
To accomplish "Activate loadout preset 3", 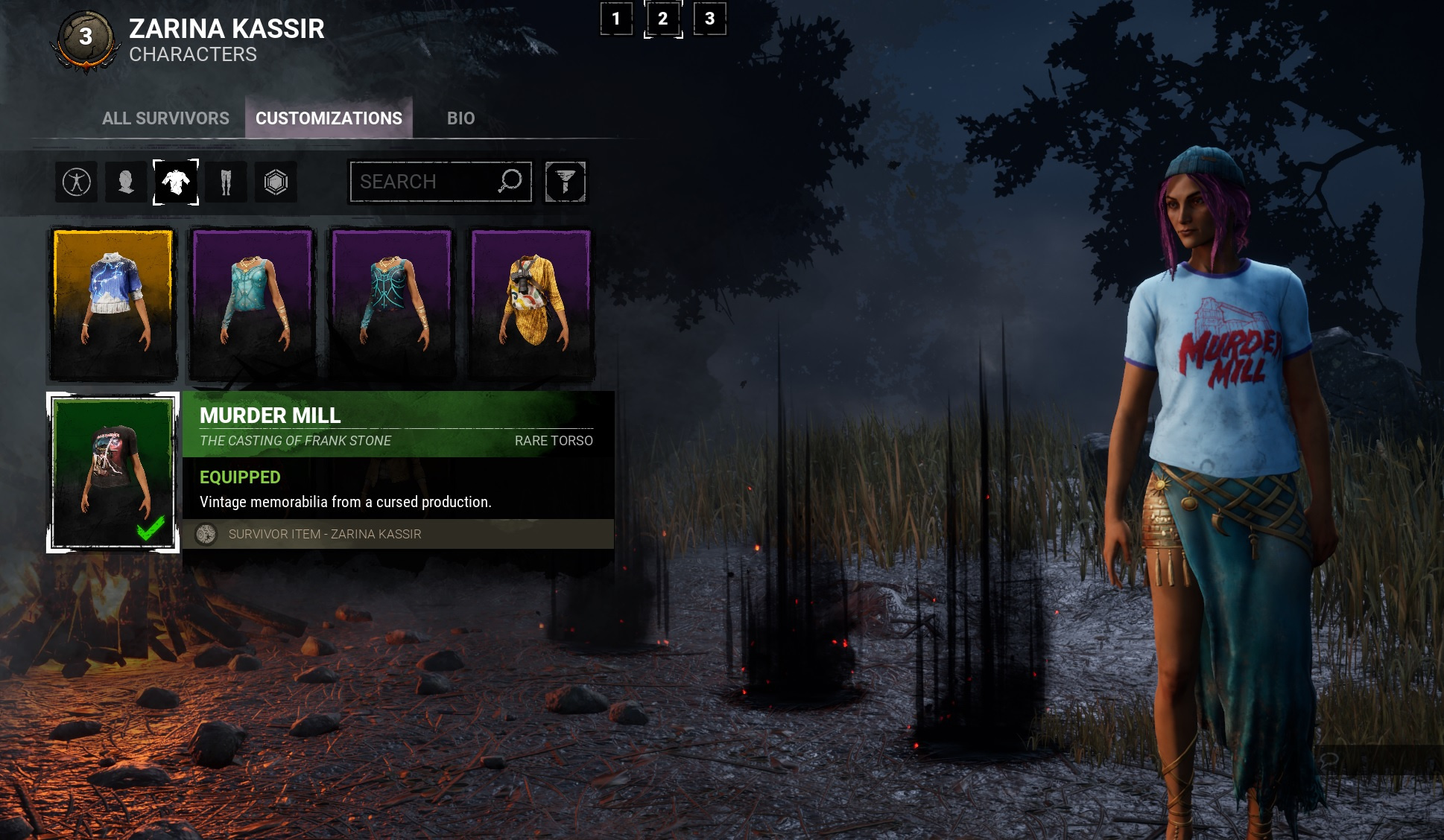I will pos(709,19).
